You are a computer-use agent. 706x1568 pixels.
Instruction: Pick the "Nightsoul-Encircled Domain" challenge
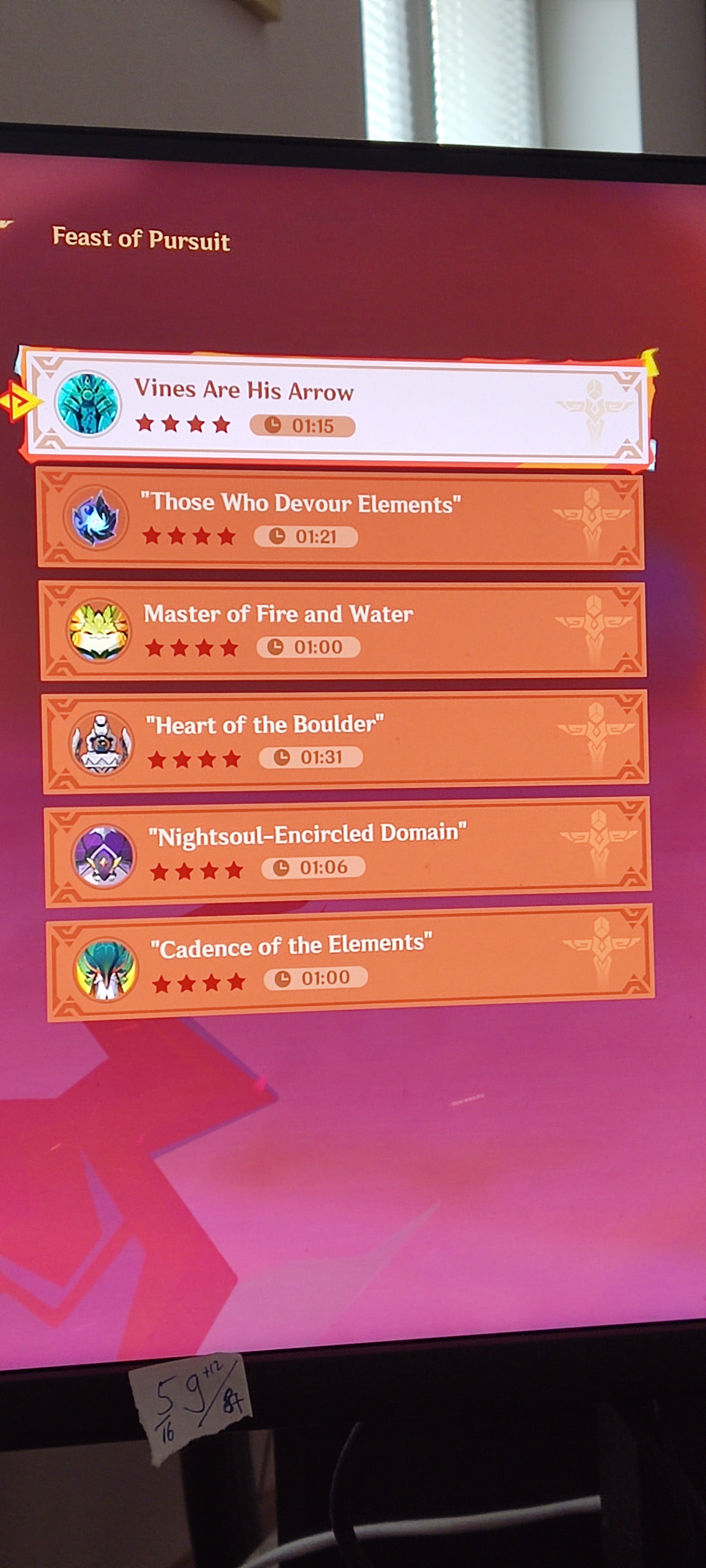click(x=347, y=850)
